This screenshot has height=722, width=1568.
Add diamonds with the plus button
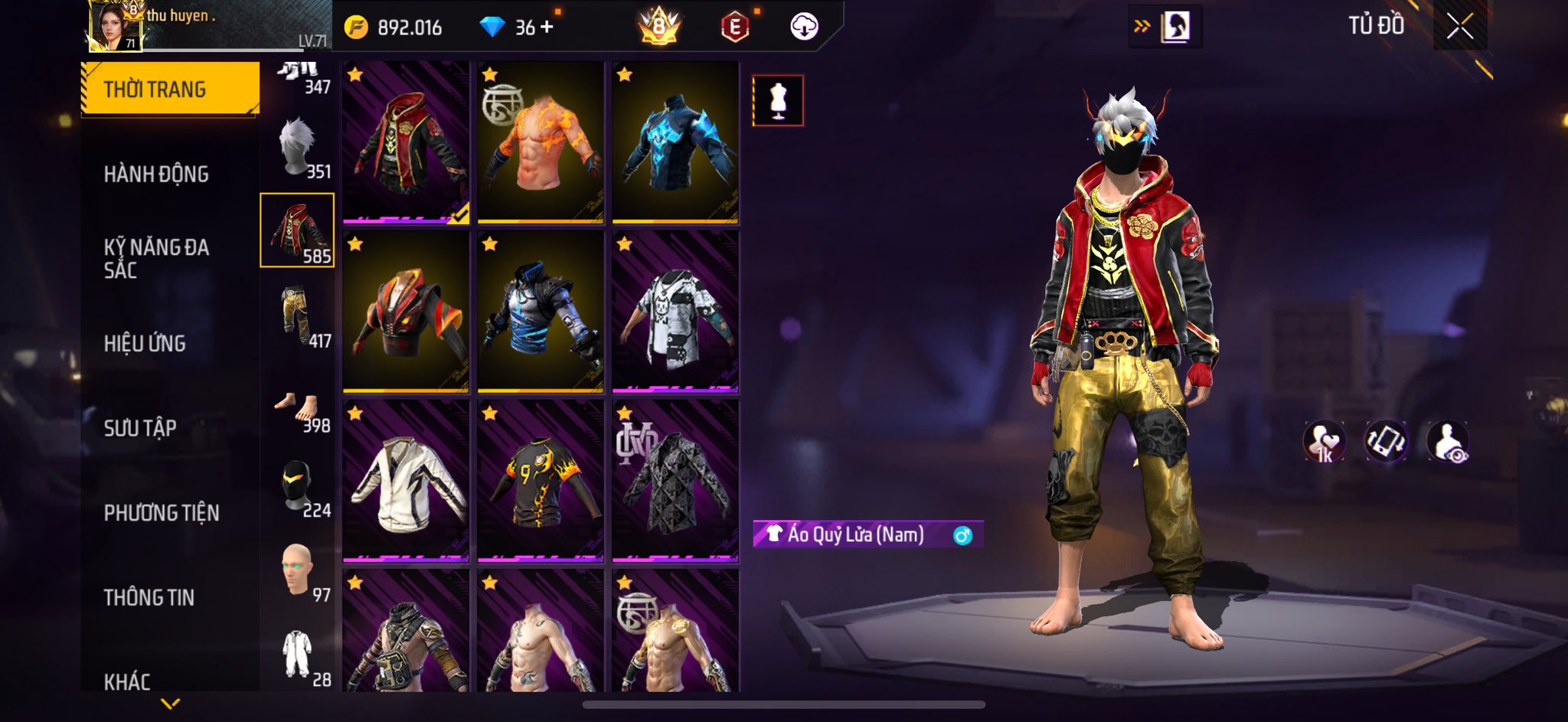(547, 28)
